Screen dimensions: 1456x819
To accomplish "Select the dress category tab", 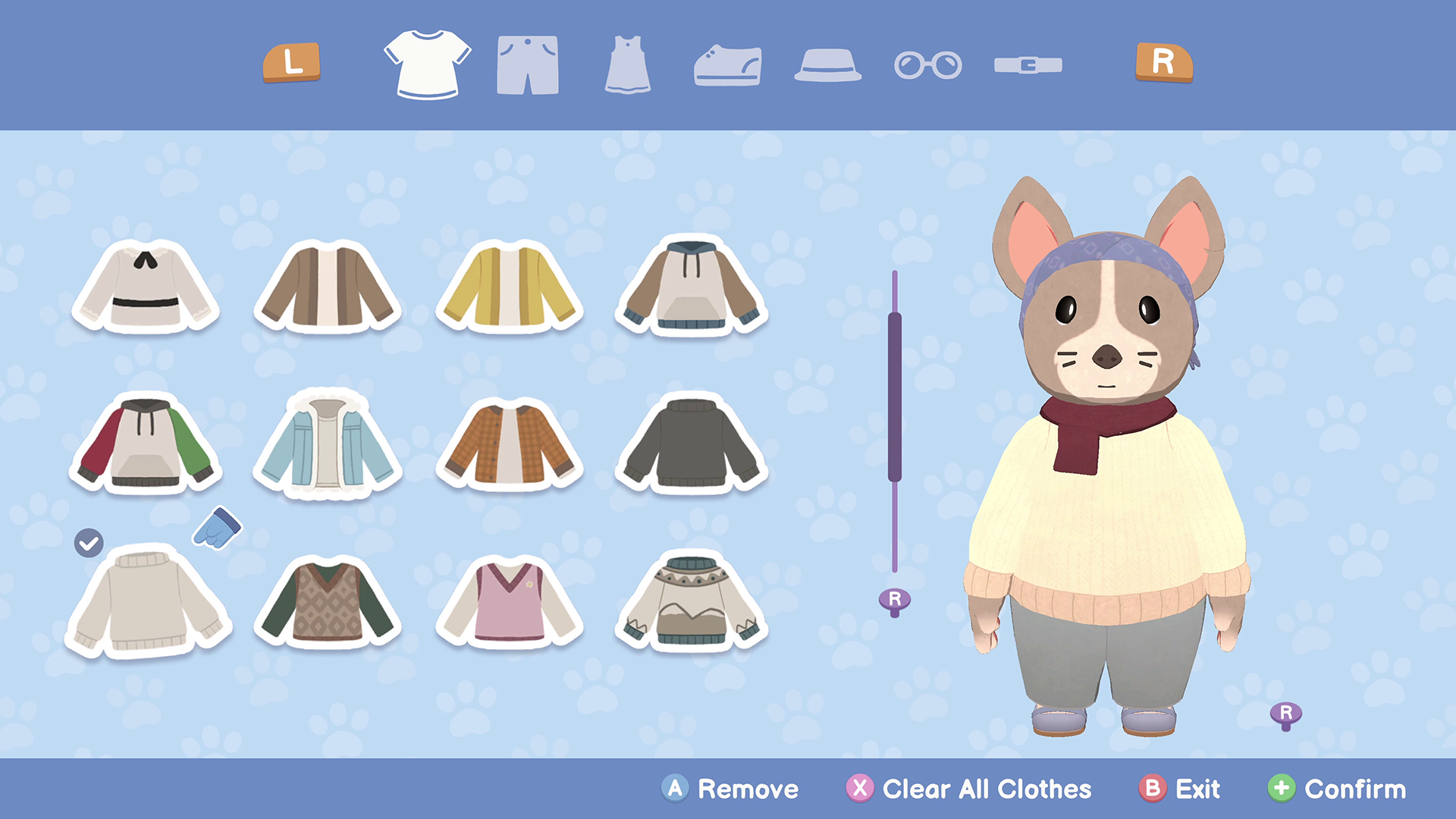I will pos(628,65).
